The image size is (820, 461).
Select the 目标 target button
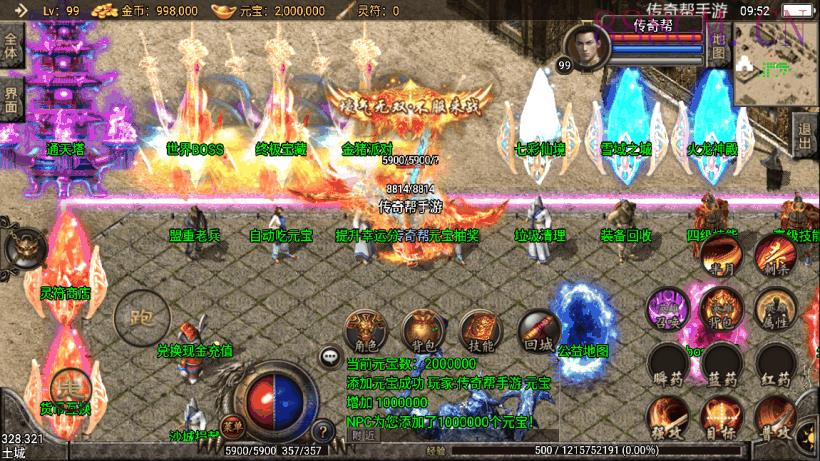coord(722,419)
